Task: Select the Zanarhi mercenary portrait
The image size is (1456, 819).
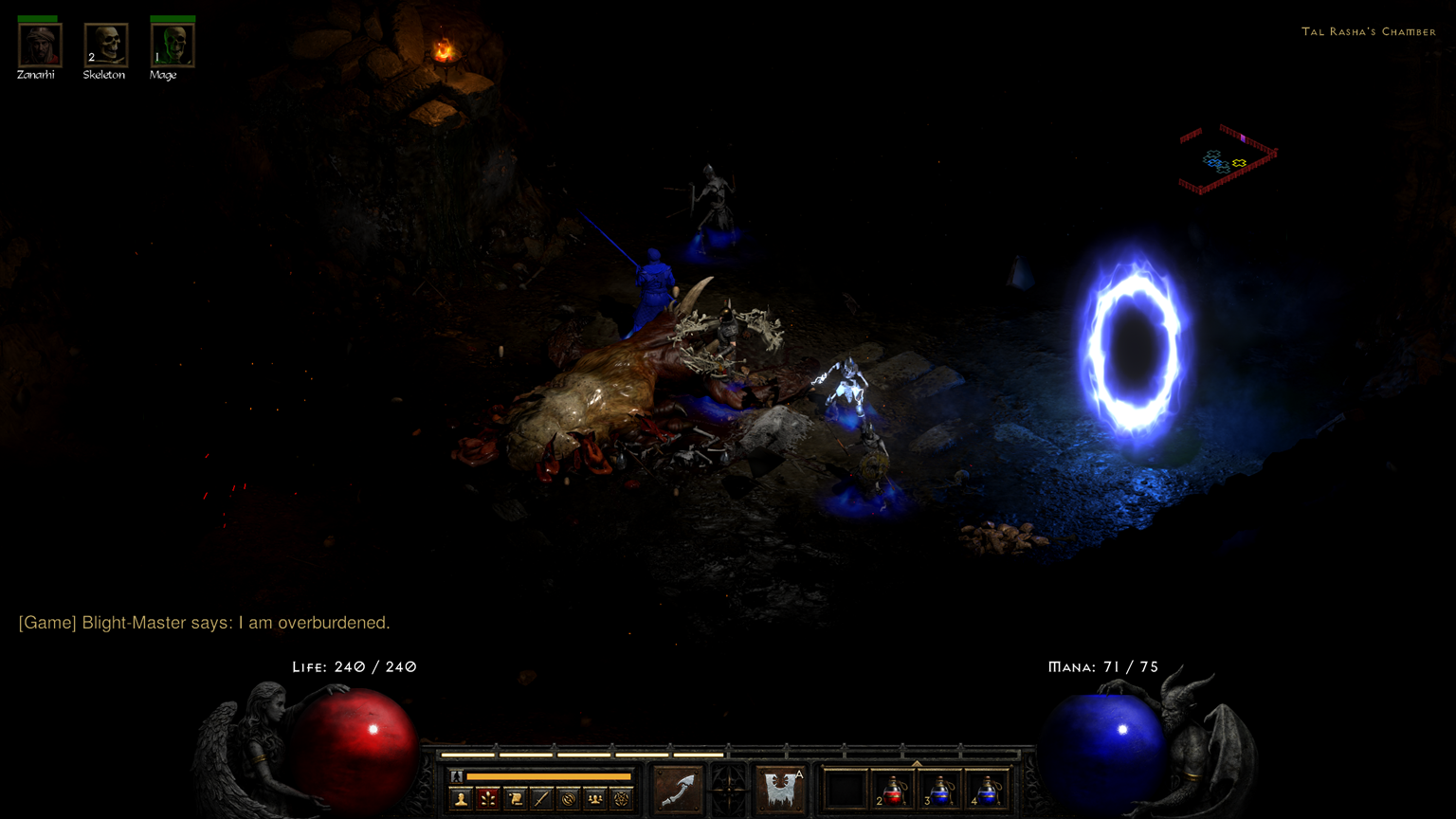Action: click(40, 45)
